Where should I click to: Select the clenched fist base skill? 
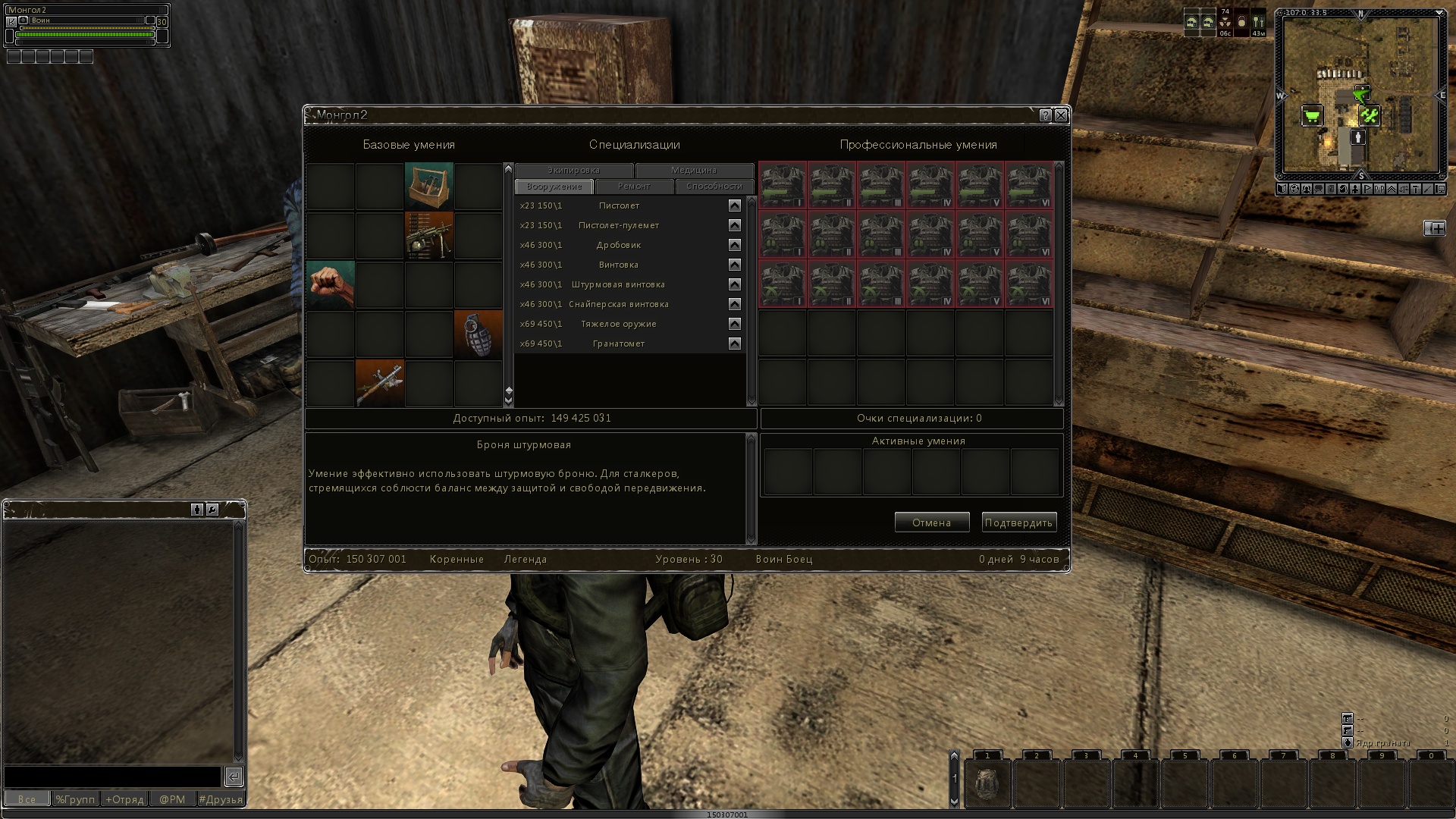331,284
